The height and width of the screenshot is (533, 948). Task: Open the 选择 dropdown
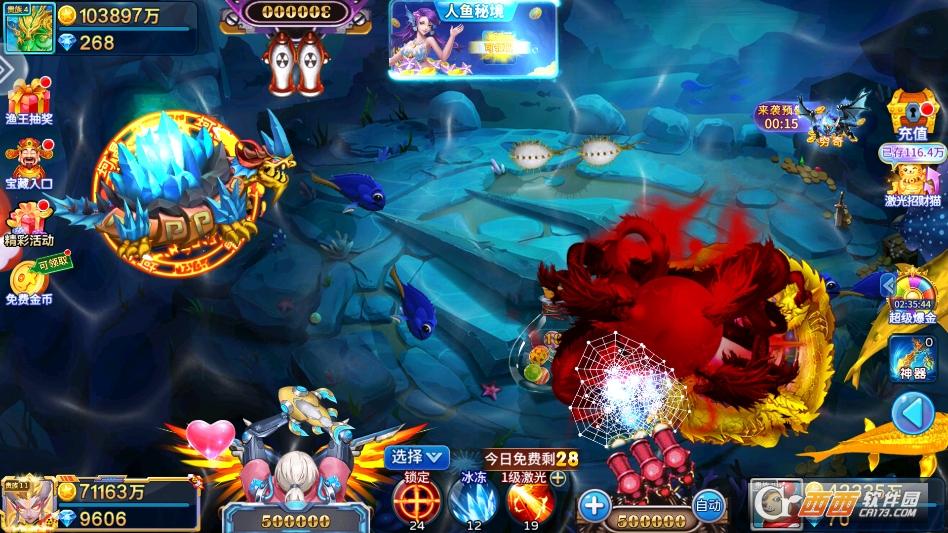[x=417, y=457]
